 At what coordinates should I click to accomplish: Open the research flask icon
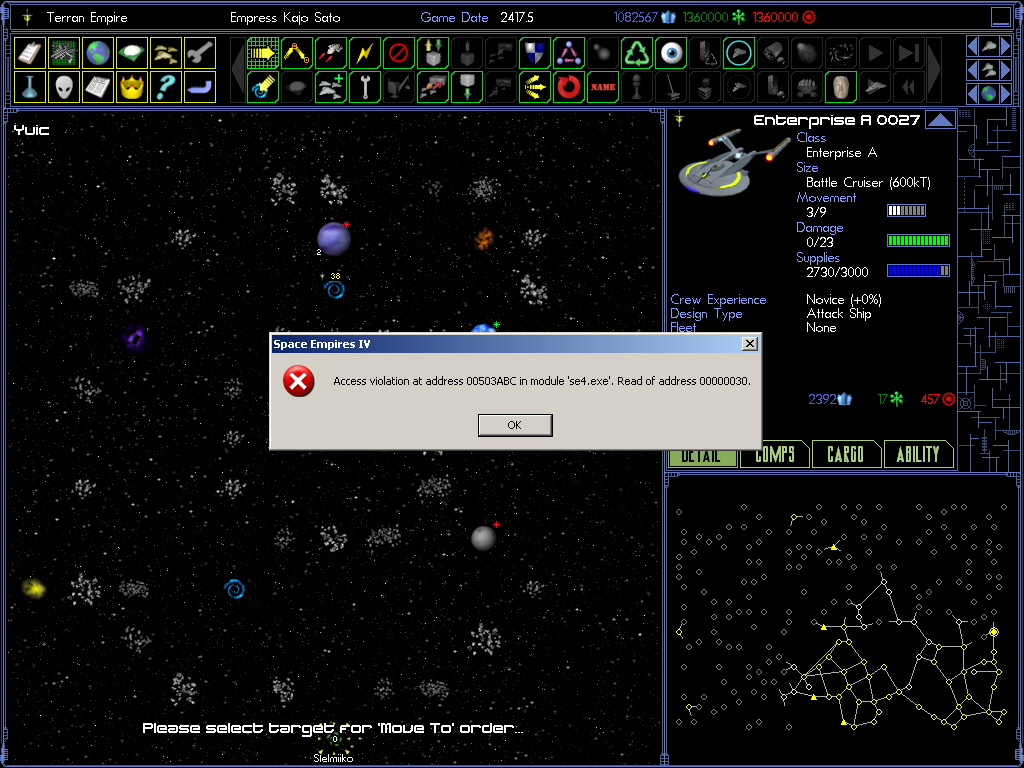pos(29,87)
